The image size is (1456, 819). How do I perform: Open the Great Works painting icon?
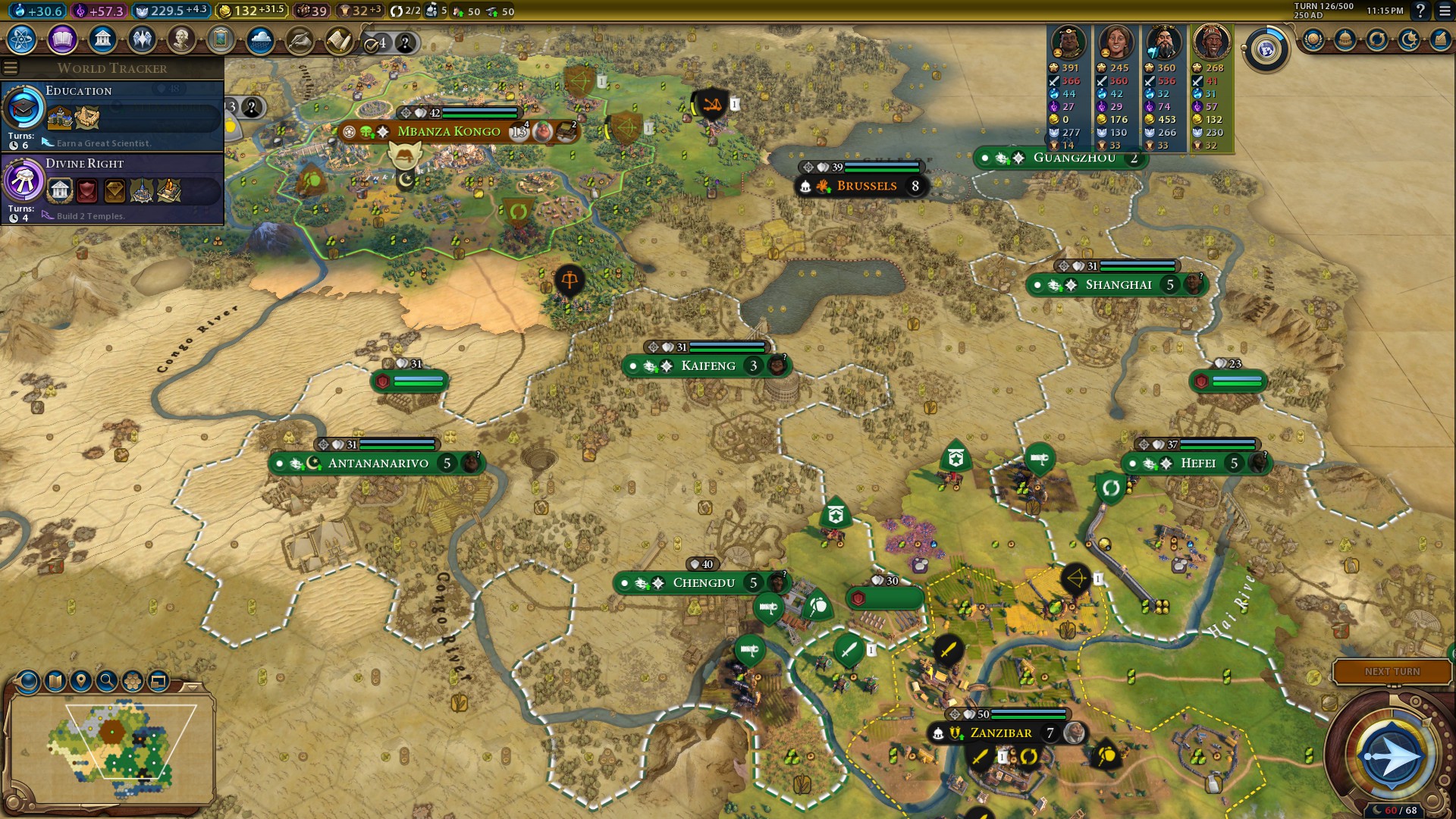tap(221, 39)
